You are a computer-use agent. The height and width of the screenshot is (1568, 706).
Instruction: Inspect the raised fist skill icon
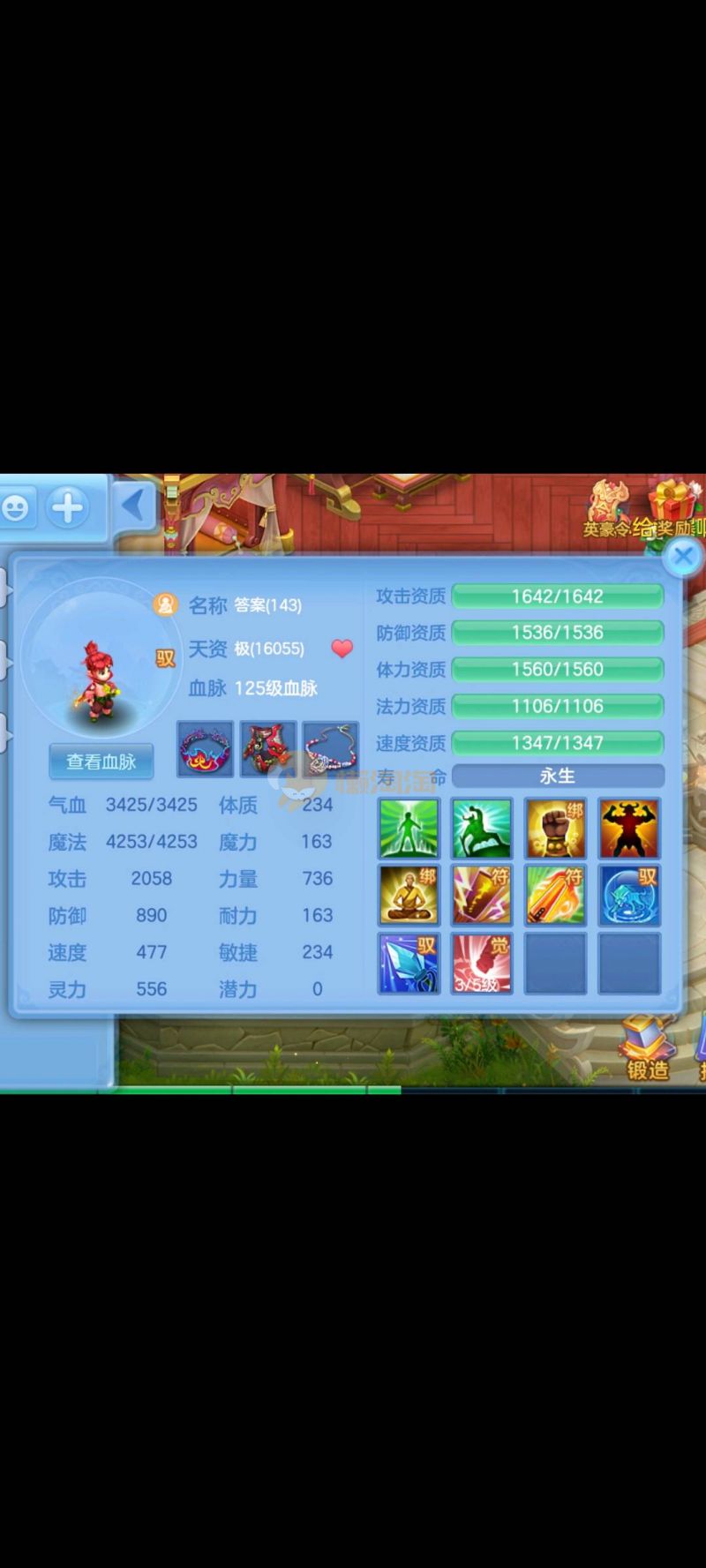pyautogui.click(x=555, y=829)
